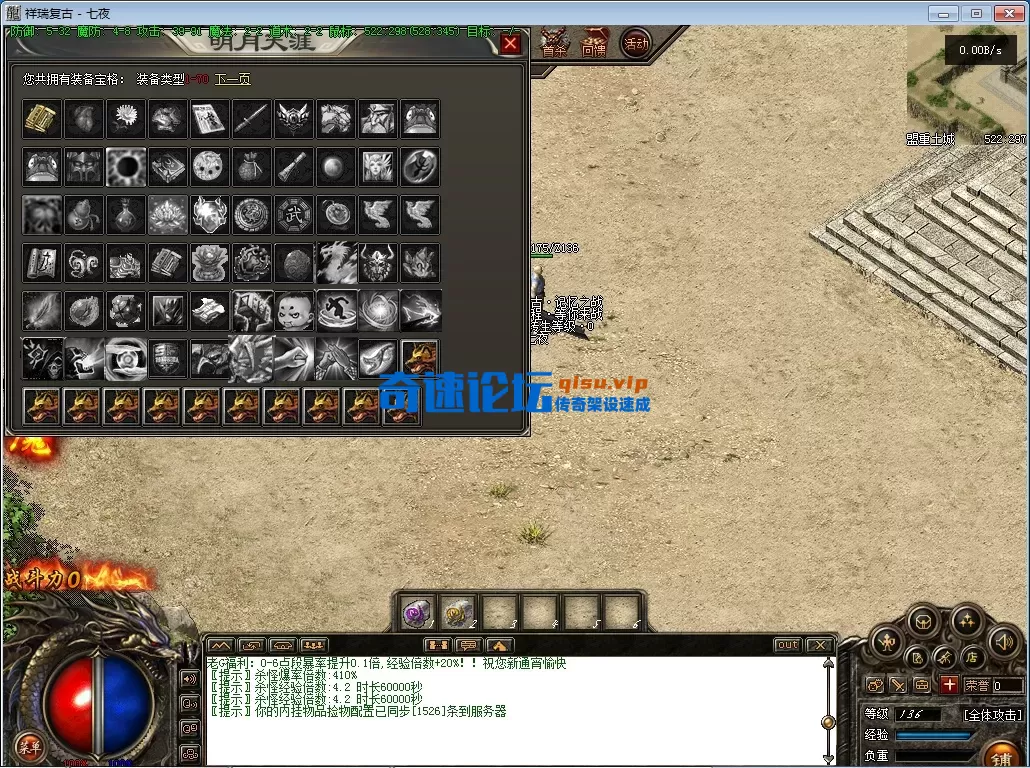Open the 店 shop button

(x=971, y=657)
